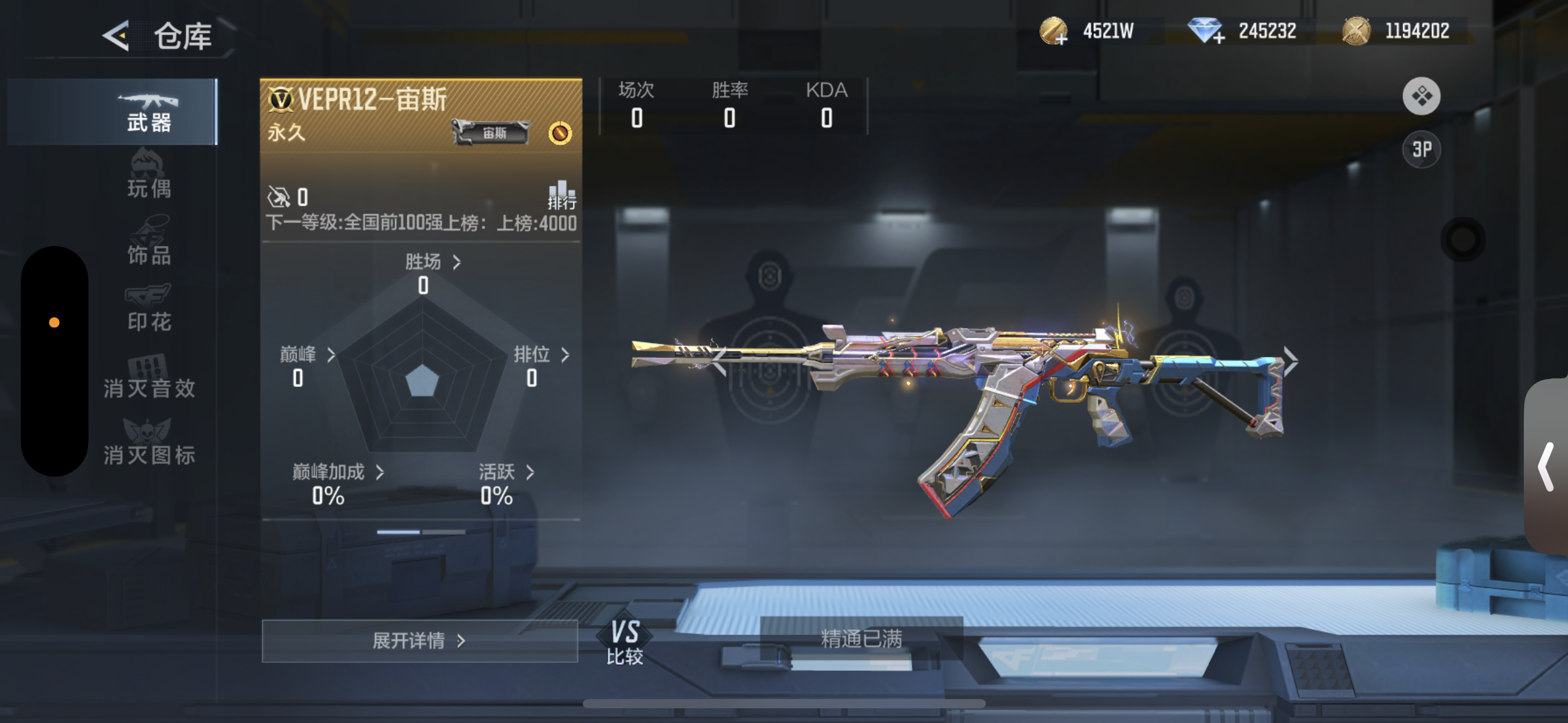View 胜场 win count details
1568x723 pixels.
432,262
